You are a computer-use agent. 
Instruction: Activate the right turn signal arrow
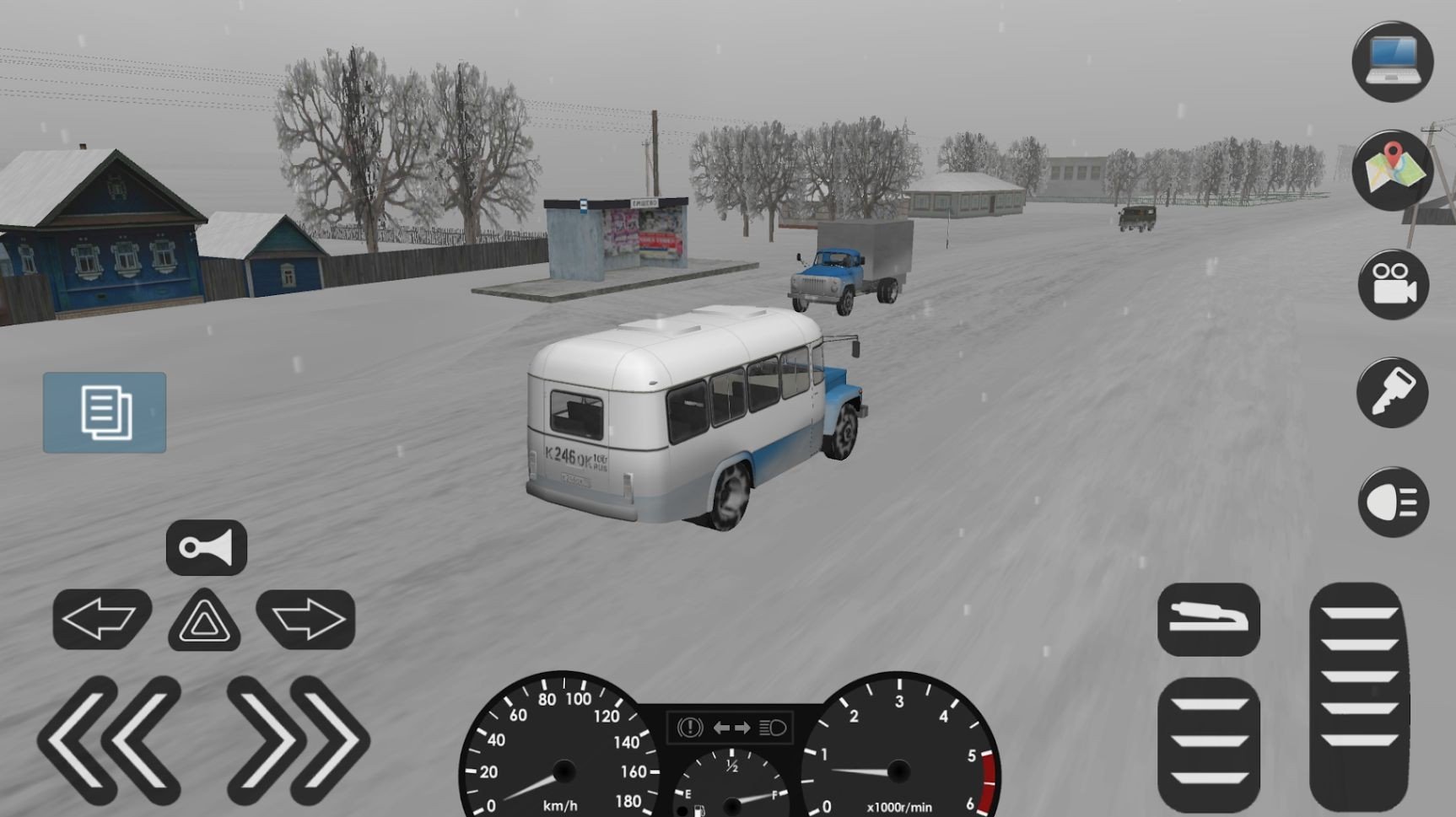305,620
